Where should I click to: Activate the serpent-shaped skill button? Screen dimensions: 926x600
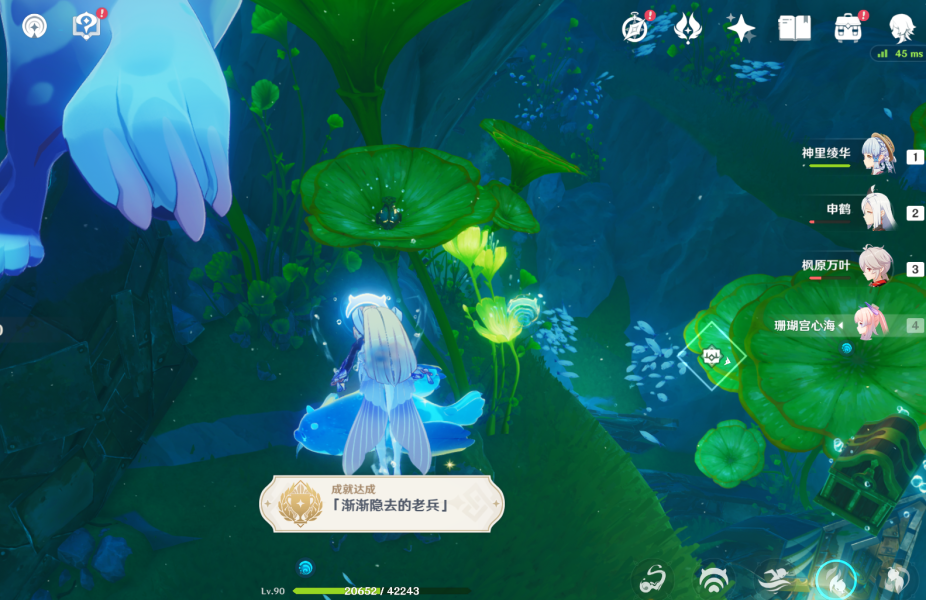tap(653, 579)
